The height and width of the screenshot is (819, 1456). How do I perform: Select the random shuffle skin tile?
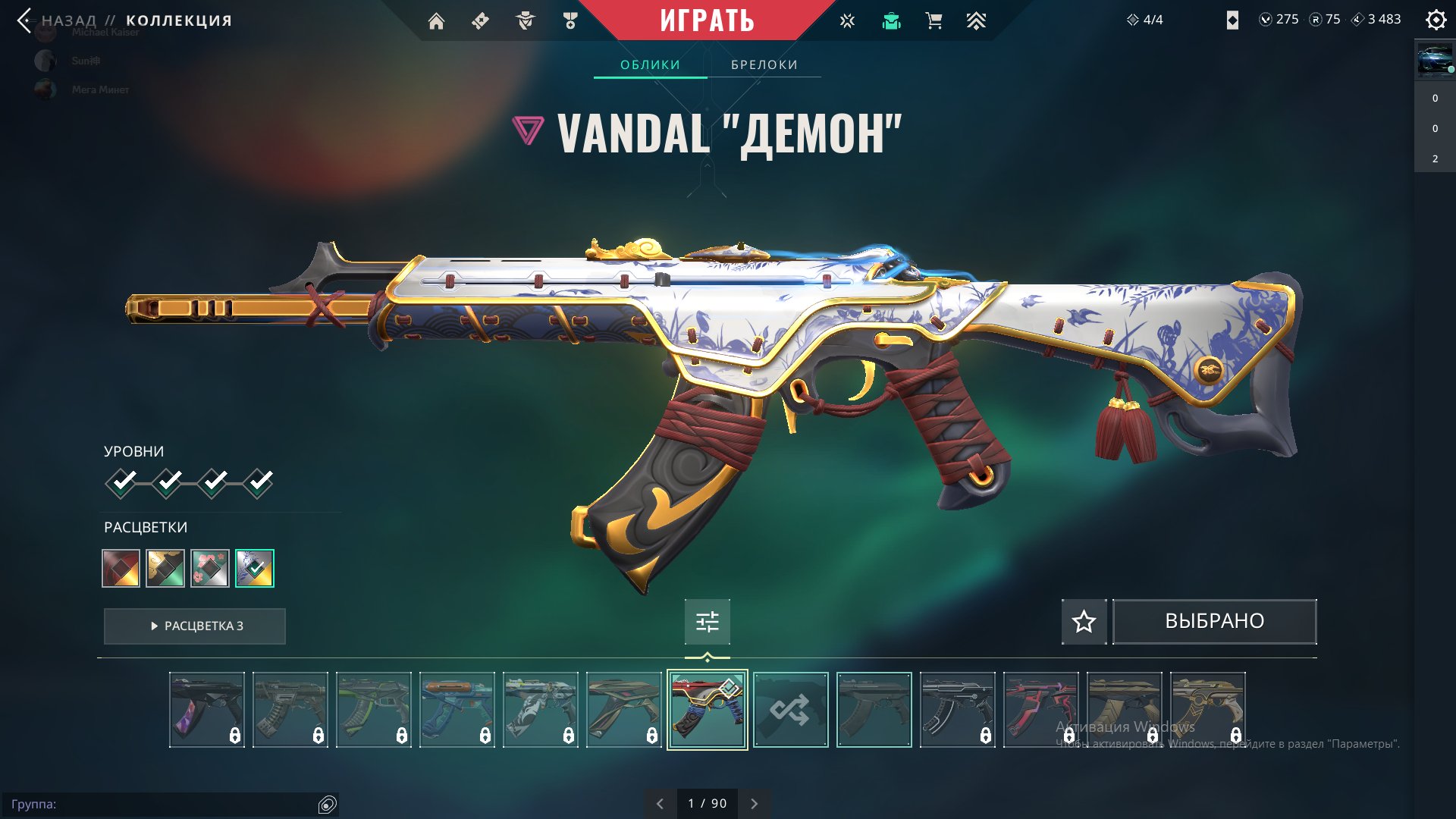click(790, 710)
